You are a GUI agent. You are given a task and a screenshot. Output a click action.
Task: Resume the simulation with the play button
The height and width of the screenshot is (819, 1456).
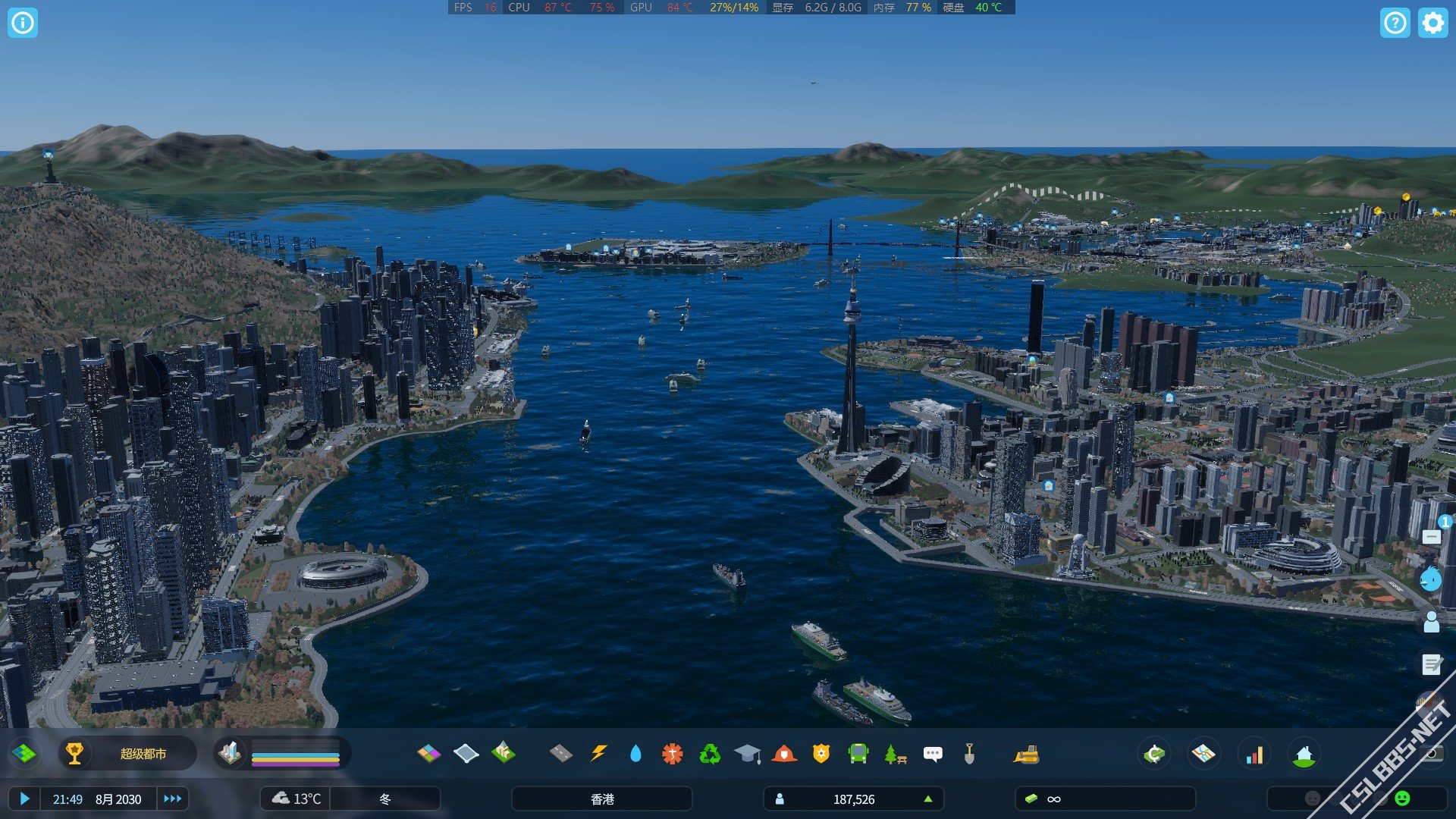coord(24,799)
